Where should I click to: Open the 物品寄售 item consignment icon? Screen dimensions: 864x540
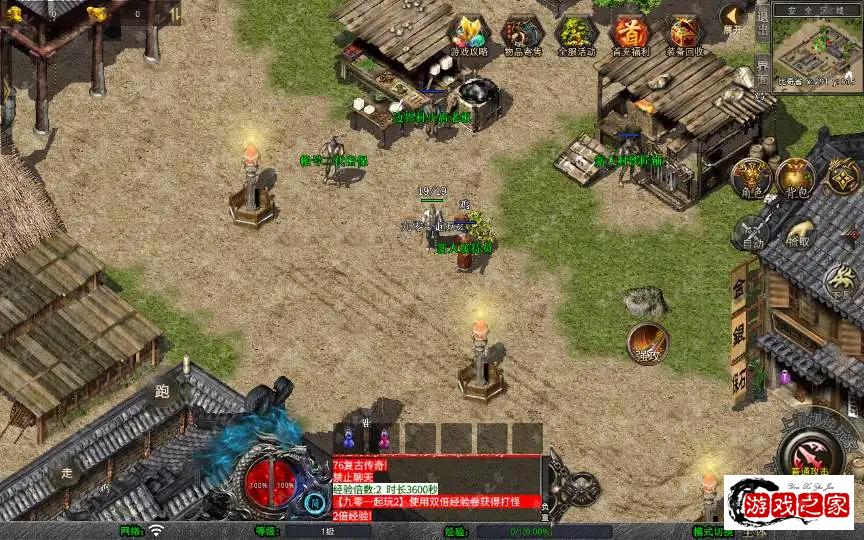click(521, 35)
